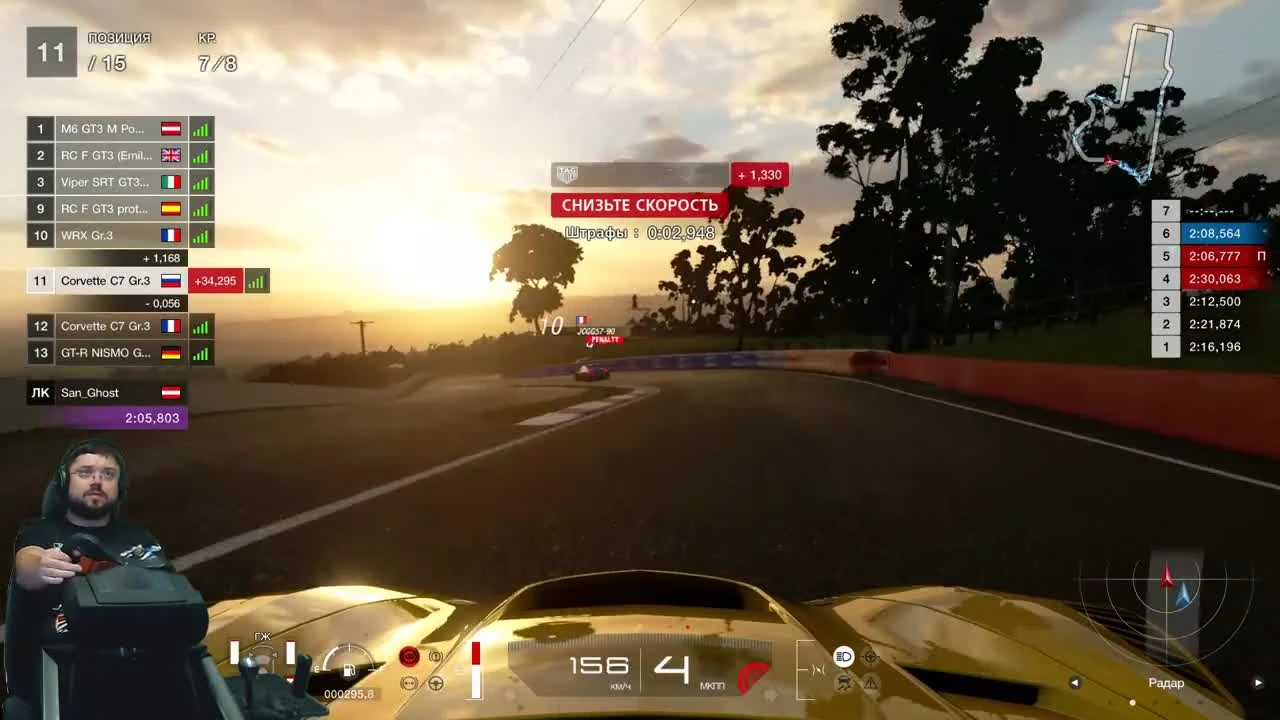Select the brake balance indicator icon
This screenshot has width=1280, height=720.
click(436, 656)
